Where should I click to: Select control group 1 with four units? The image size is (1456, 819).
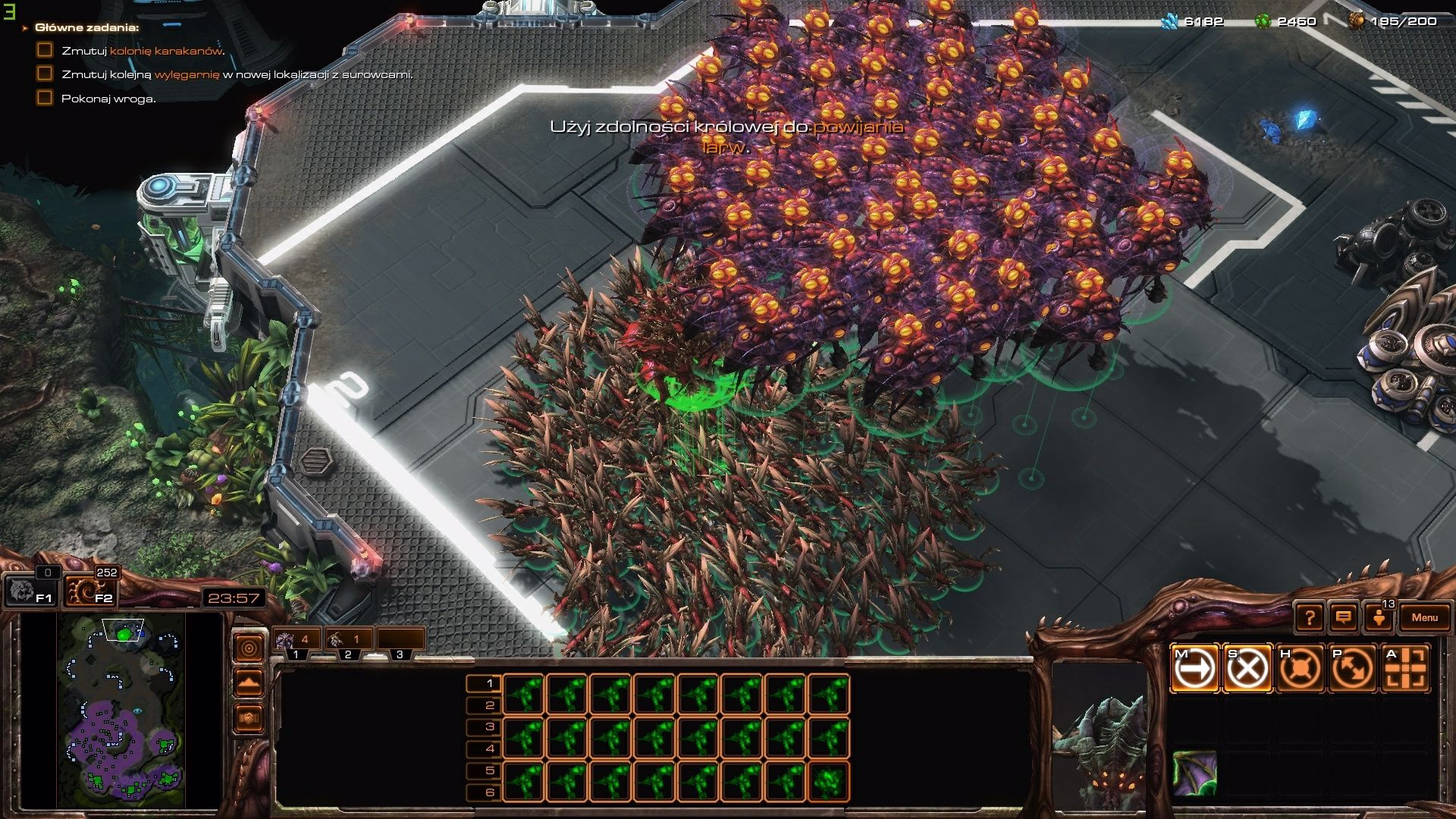click(296, 642)
